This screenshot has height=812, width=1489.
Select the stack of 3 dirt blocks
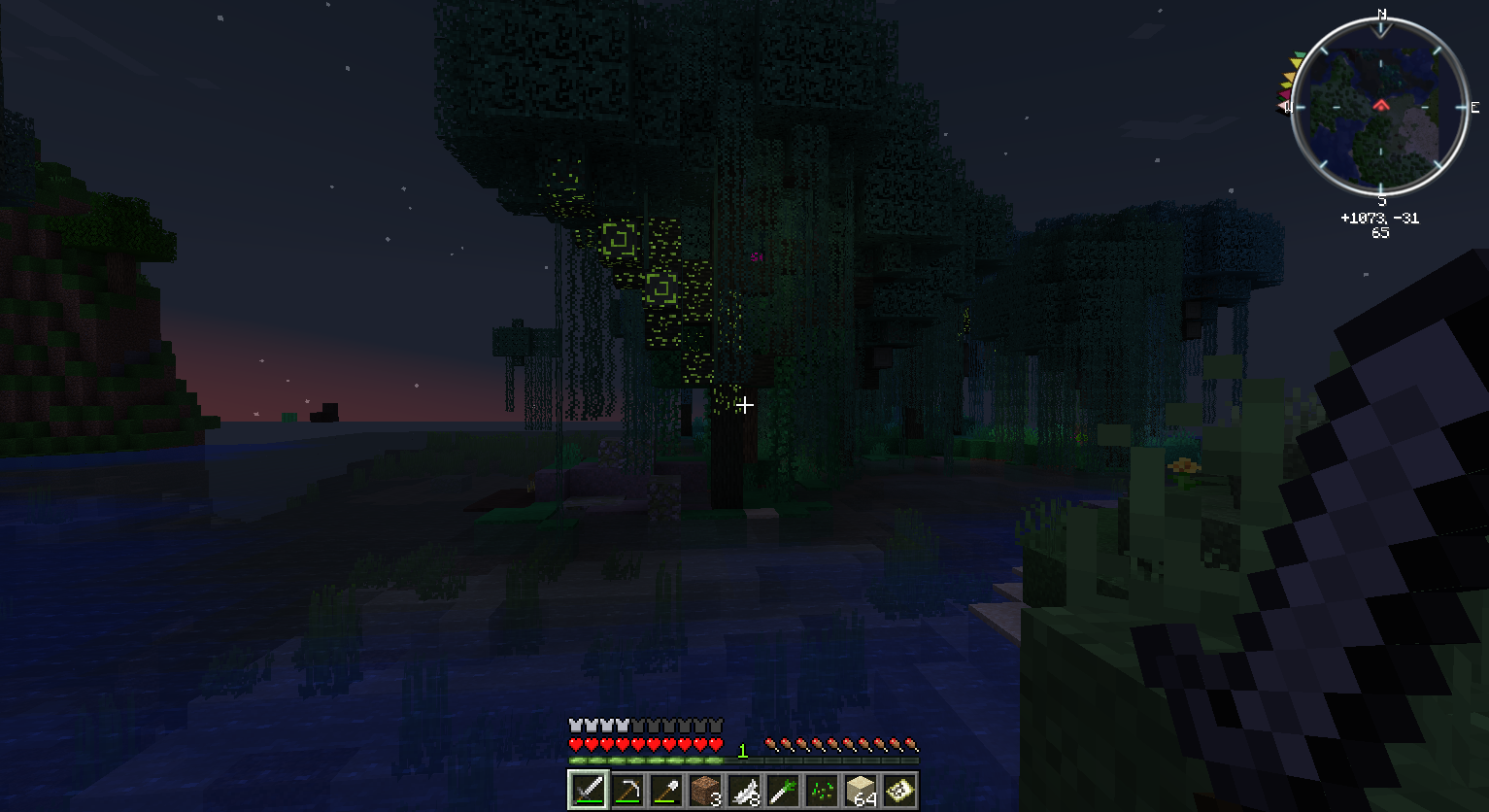[x=703, y=791]
